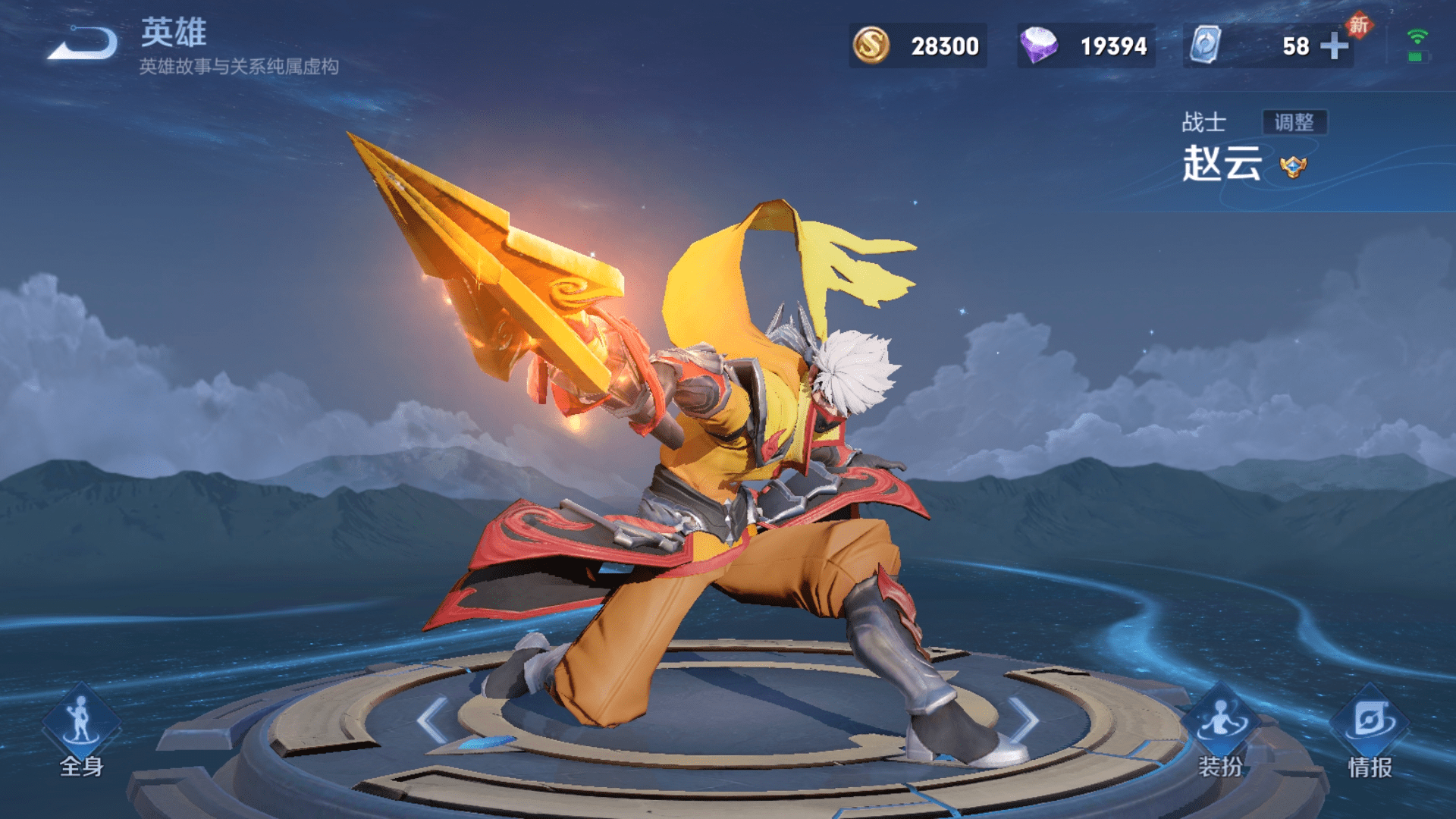Switch to the previous hero arrow
The image size is (1456, 819).
[434, 720]
